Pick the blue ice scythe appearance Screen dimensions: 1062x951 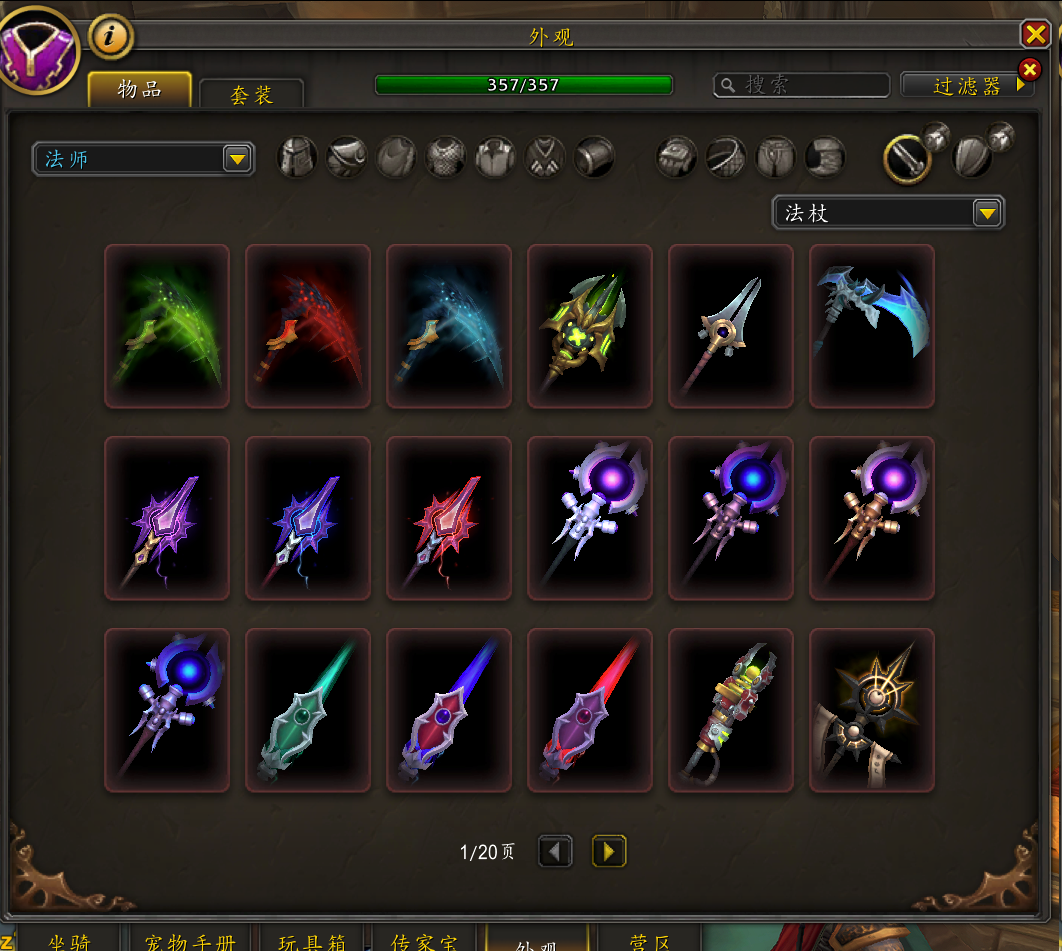(x=872, y=326)
